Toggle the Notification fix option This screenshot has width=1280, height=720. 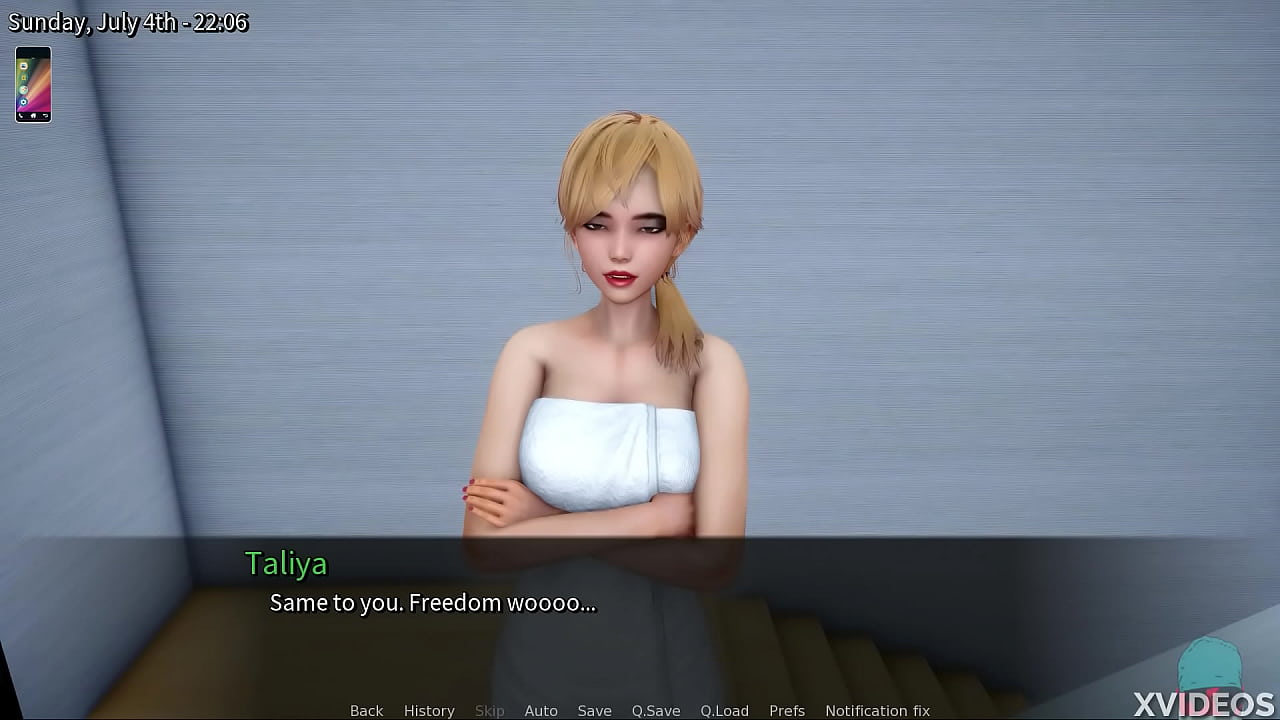(877, 710)
